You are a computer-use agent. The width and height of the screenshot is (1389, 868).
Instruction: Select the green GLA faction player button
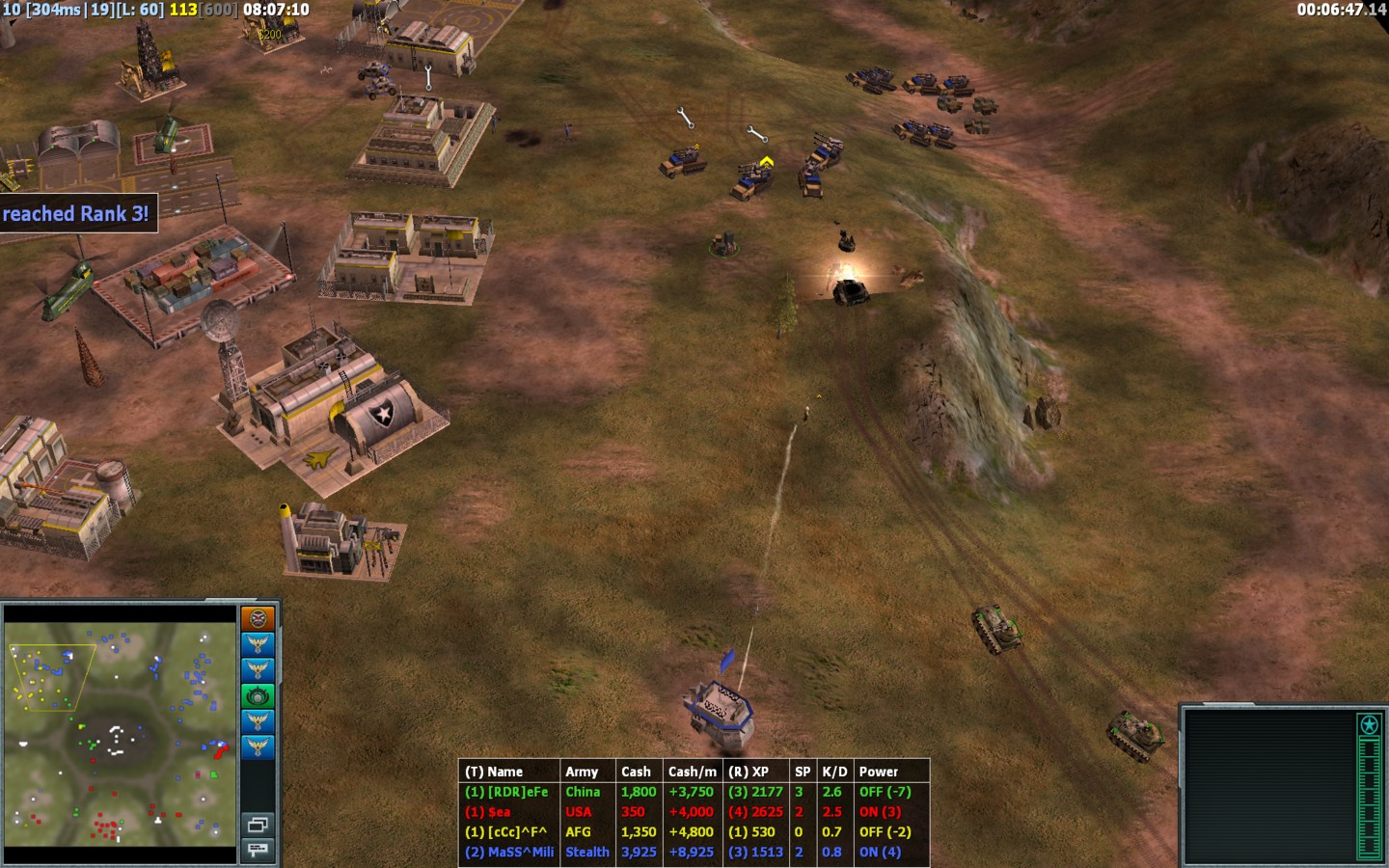click(x=258, y=695)
